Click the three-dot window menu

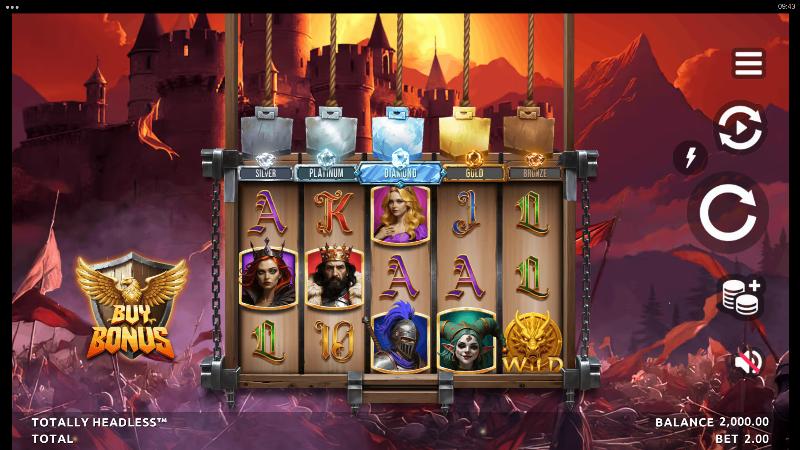click(x=12, y=6)
